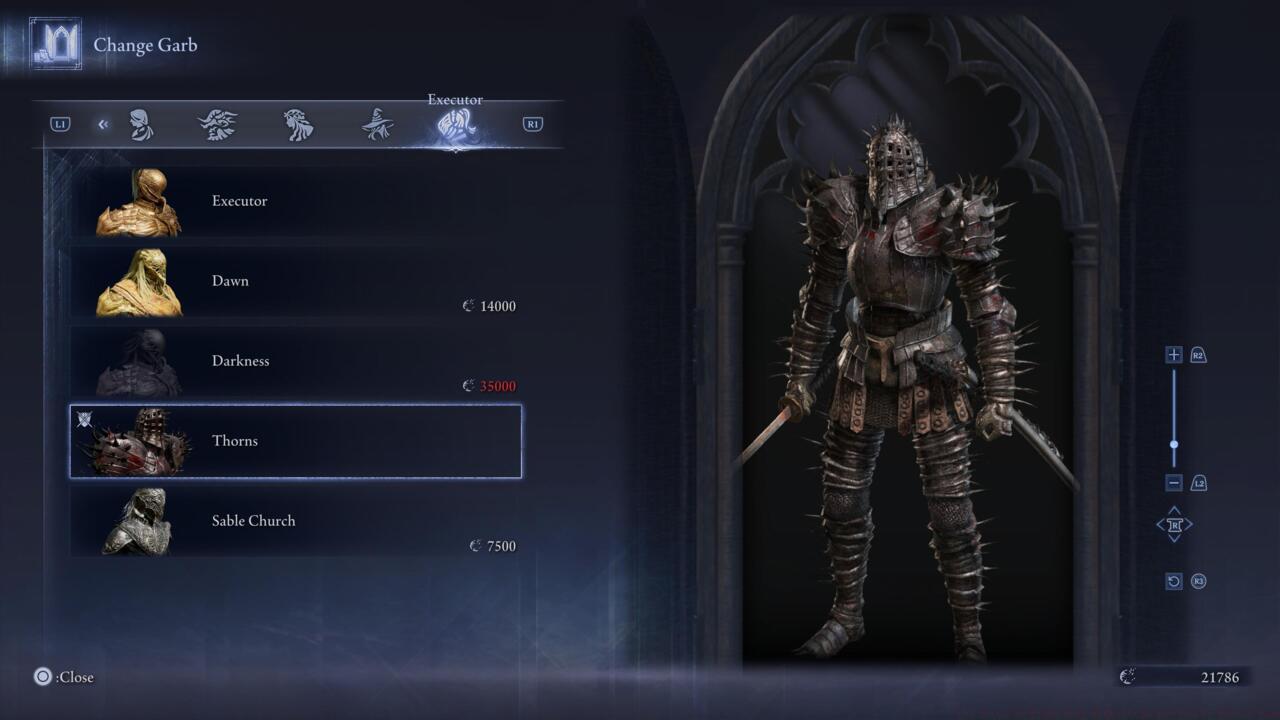
Task: Click the double-arrow previous tabs button
Action: 103,124
